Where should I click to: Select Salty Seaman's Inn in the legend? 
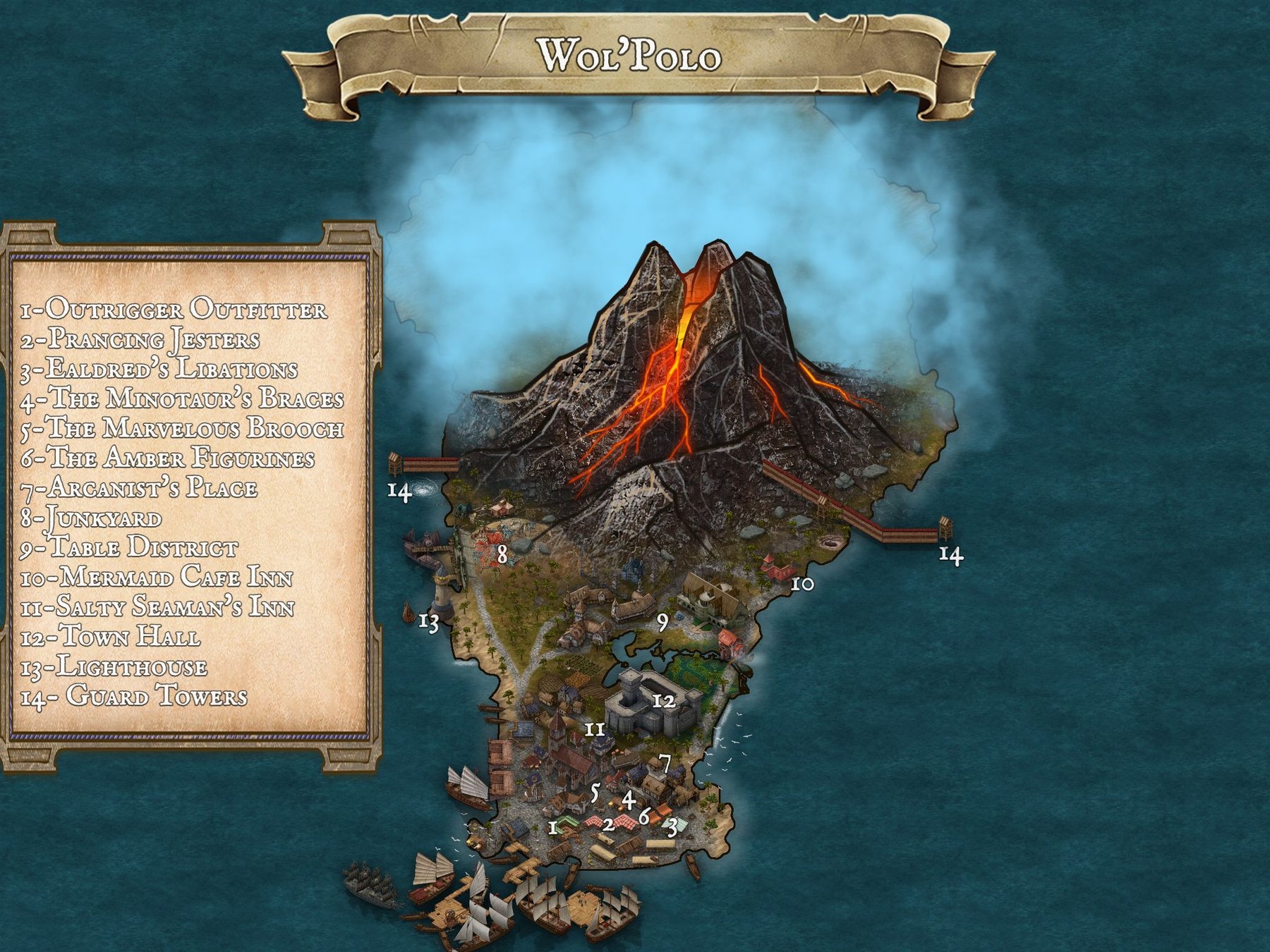pos(157,607)
